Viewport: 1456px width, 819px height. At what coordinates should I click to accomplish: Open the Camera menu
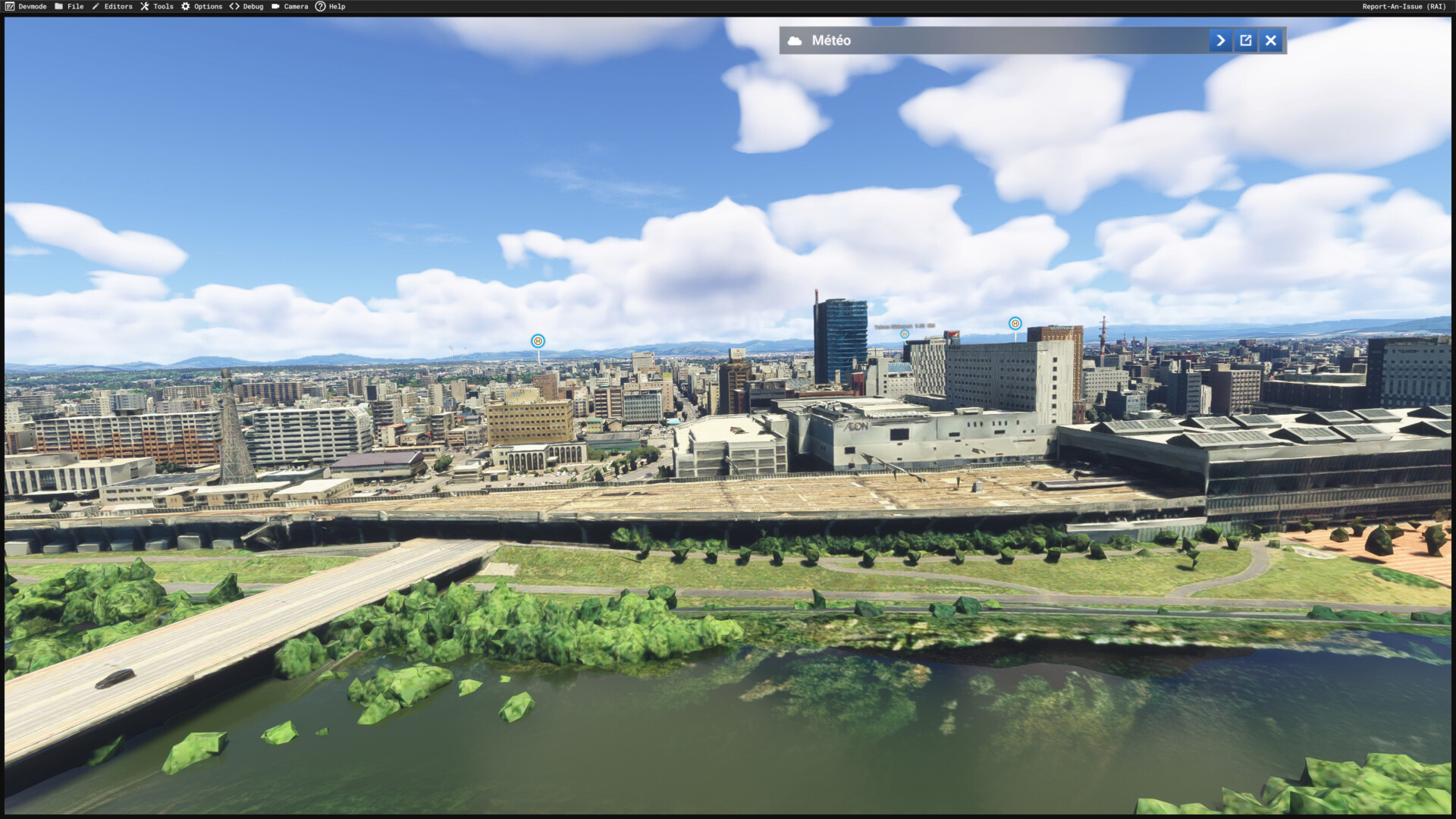290,7
